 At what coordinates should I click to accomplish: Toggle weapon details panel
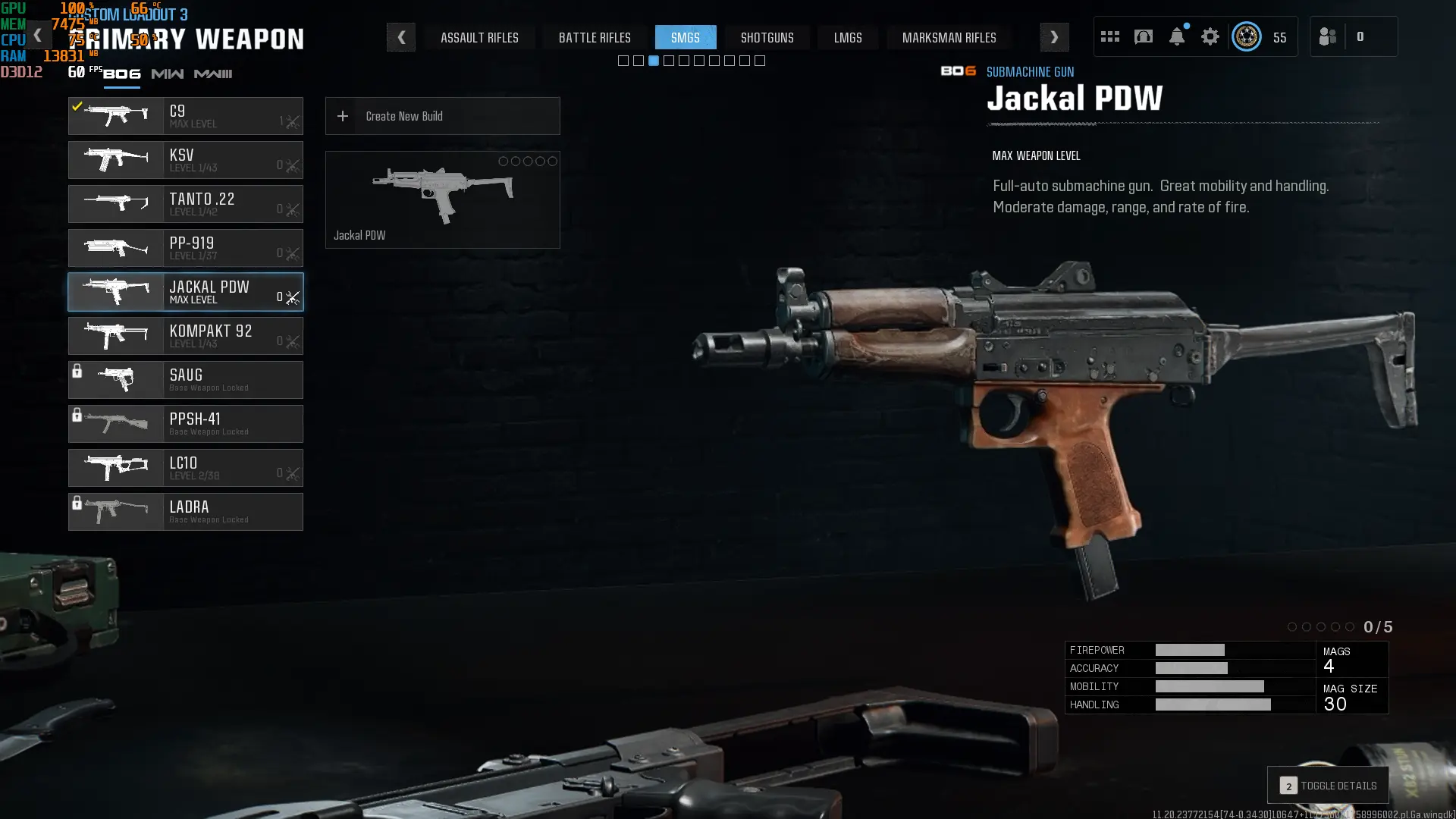pyautogui.click(x=1328, y=786)
